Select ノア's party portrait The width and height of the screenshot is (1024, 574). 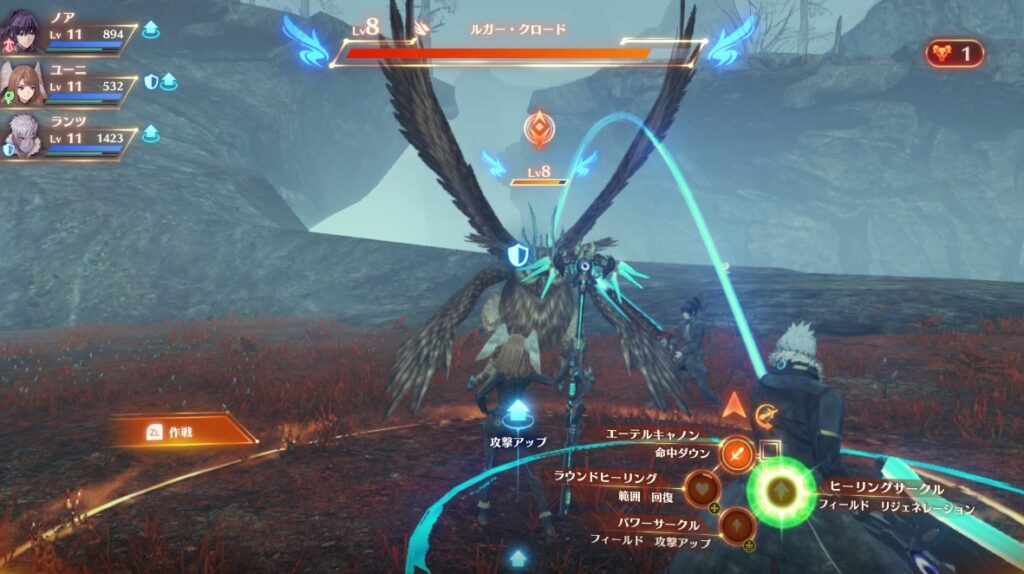coord(22,32)
